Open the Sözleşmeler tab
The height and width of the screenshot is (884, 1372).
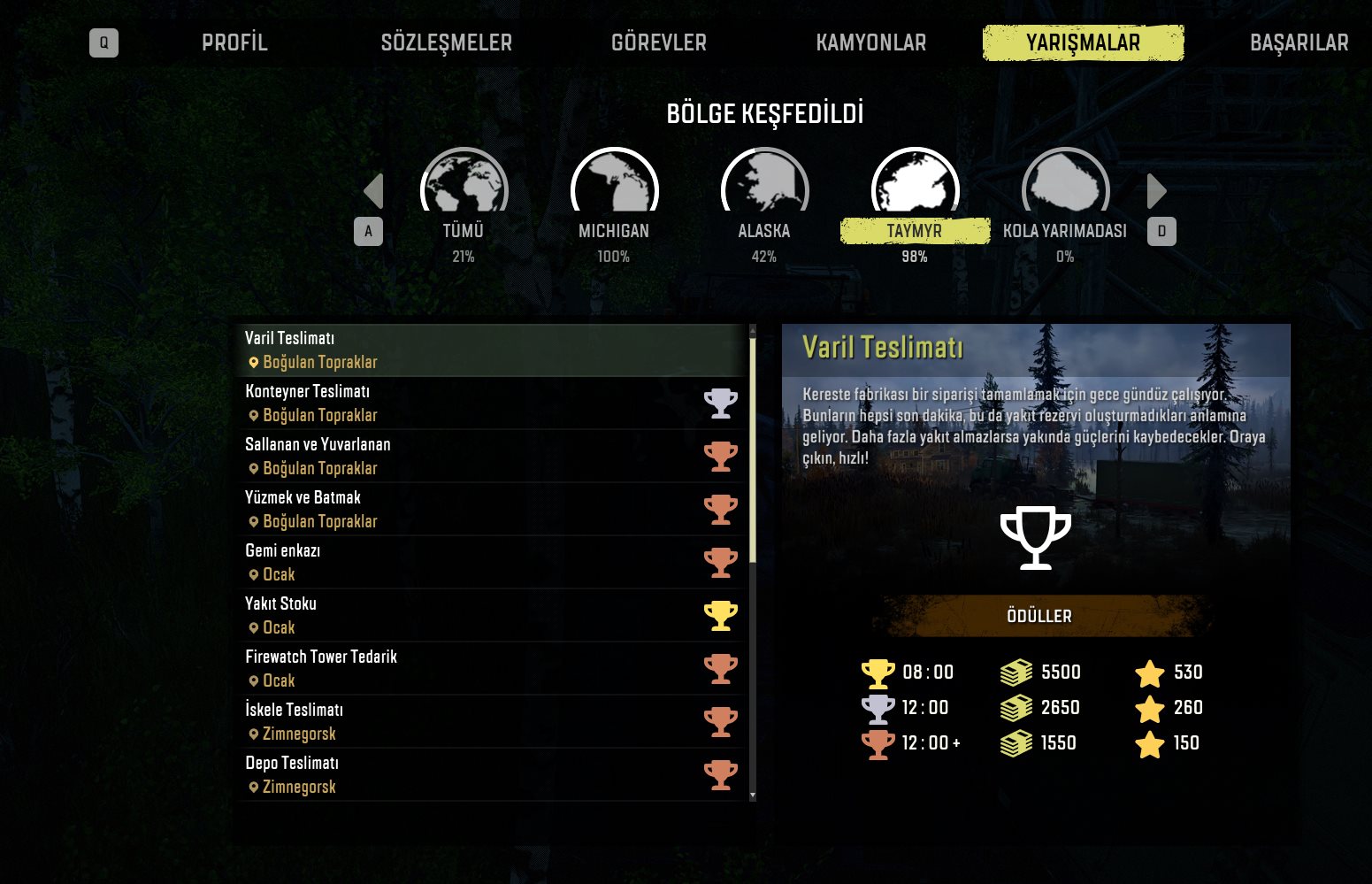[446, 42]
